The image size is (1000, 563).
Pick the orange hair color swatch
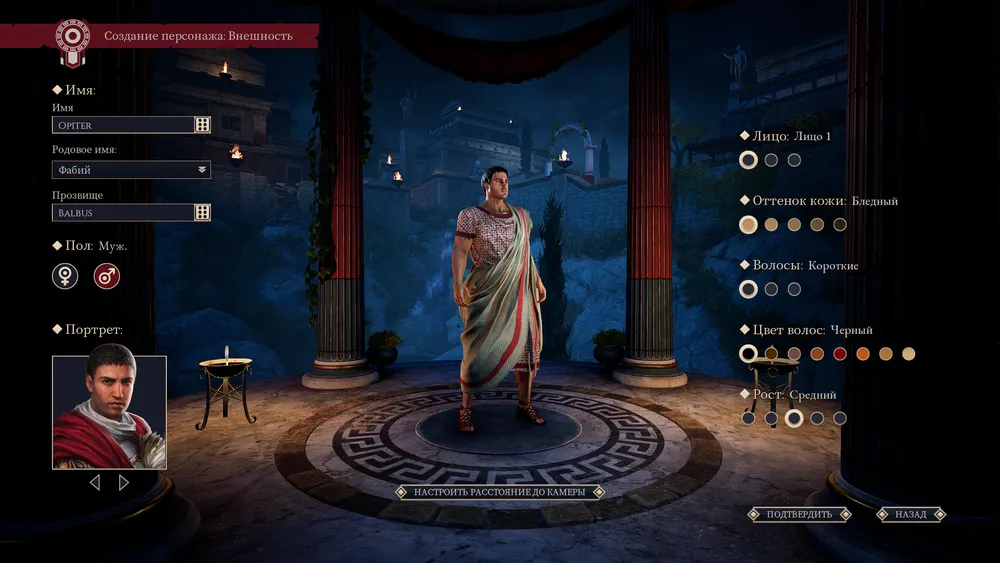coord(863,354)
